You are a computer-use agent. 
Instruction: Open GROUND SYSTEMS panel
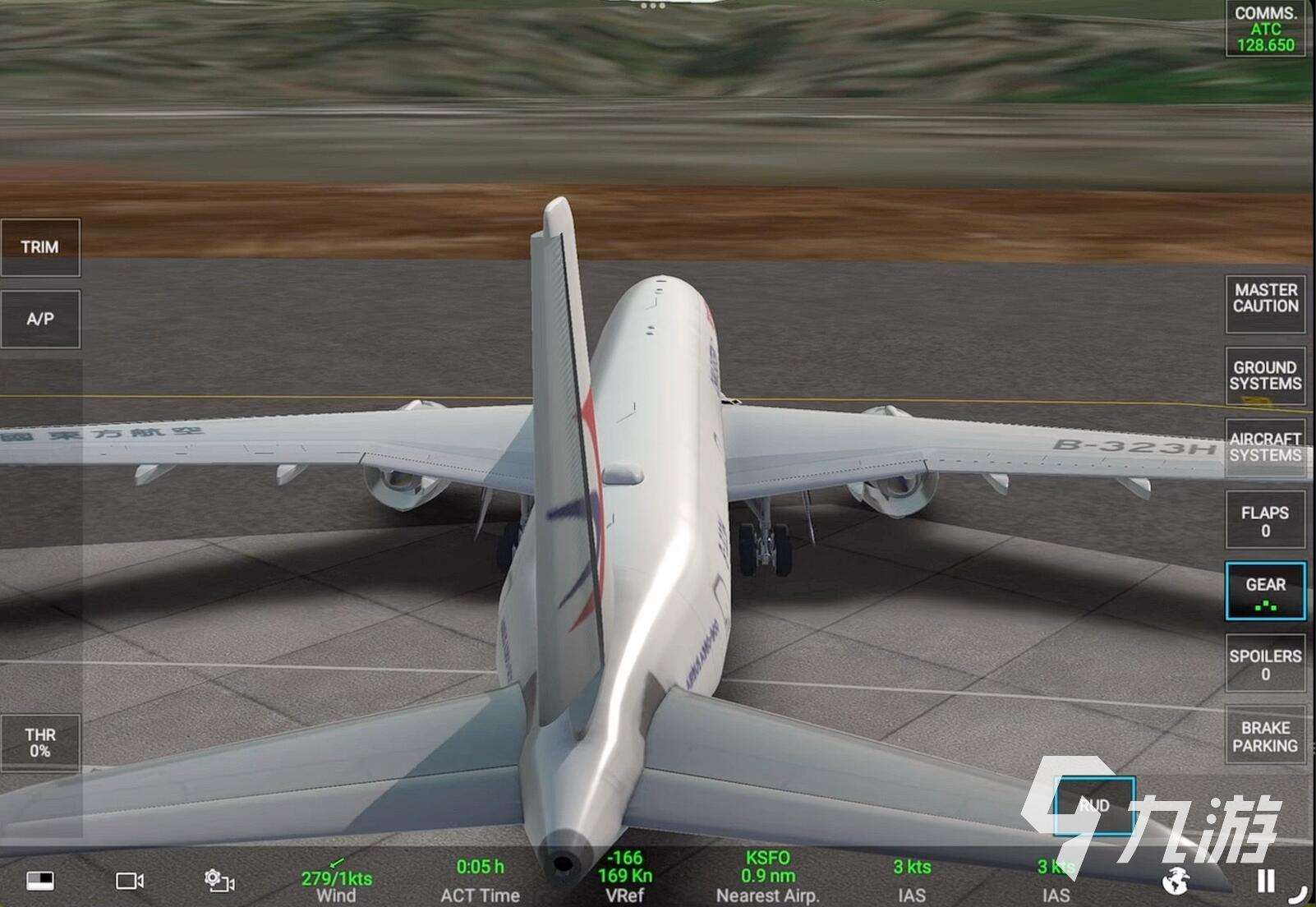[x=1265, y=376]
